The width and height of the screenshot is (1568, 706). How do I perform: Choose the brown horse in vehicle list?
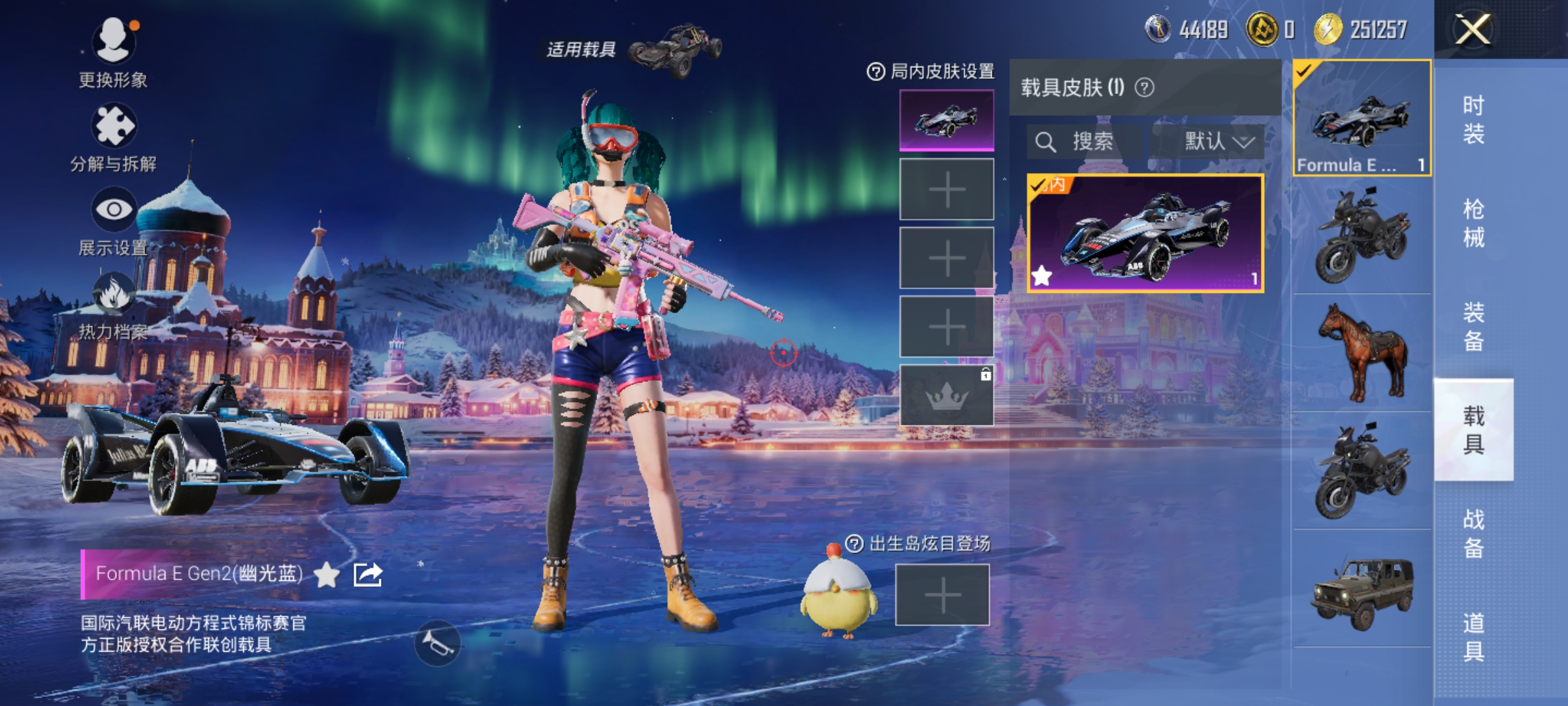[1362, 353]
